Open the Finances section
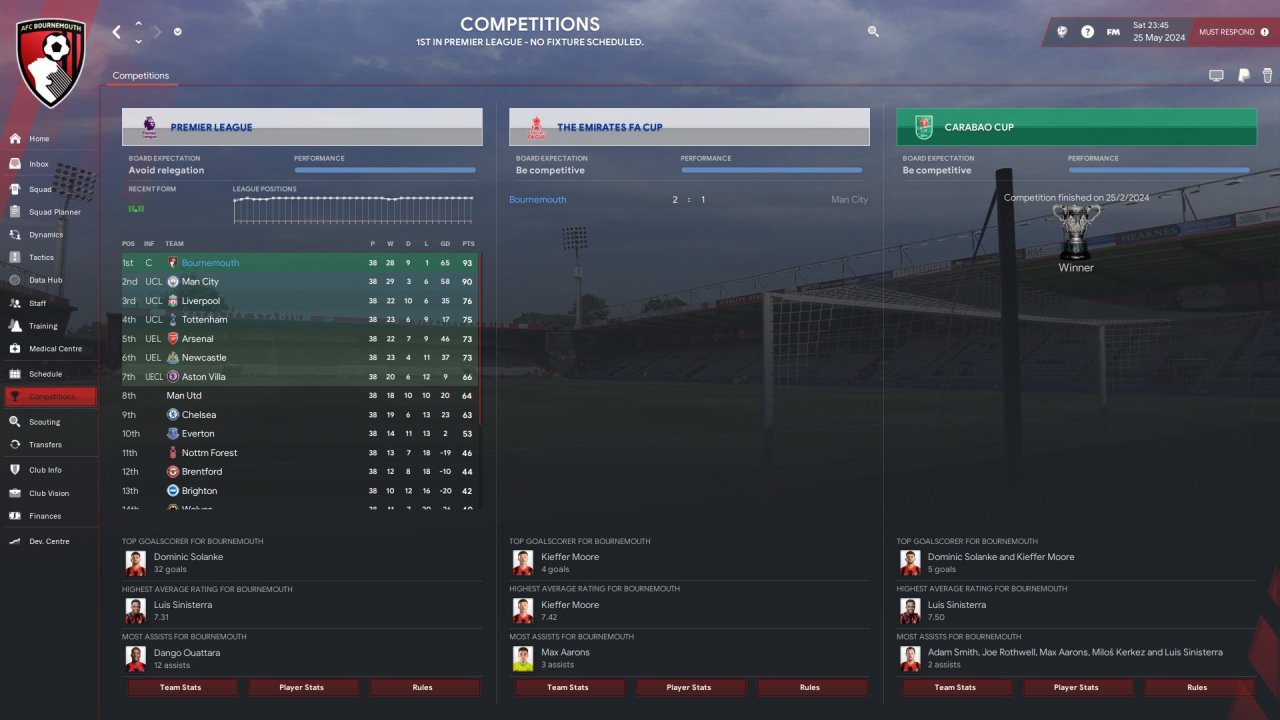1280x720 pixels. tap(45, 516)
